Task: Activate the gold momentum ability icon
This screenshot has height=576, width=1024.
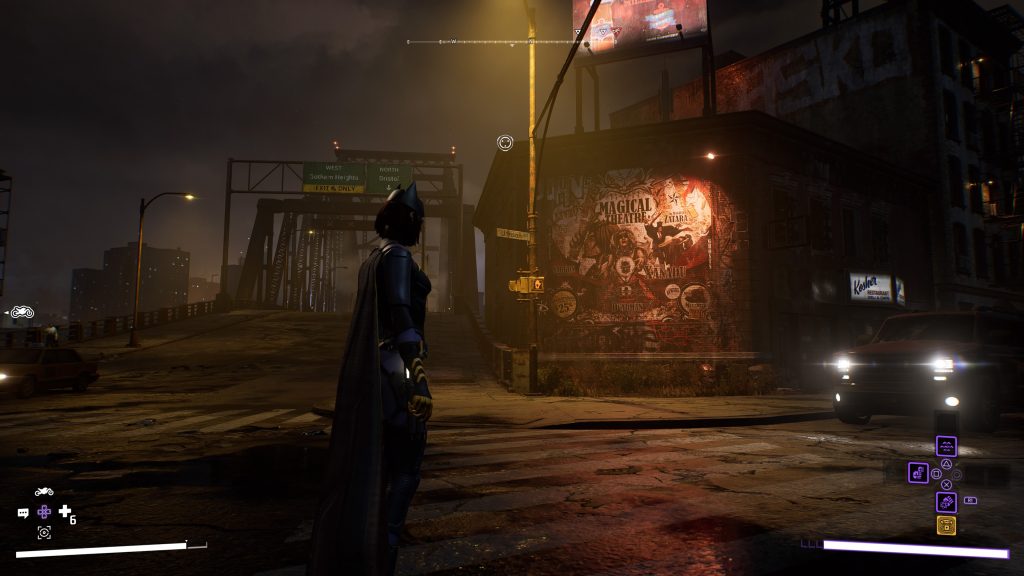Action: 946,525
